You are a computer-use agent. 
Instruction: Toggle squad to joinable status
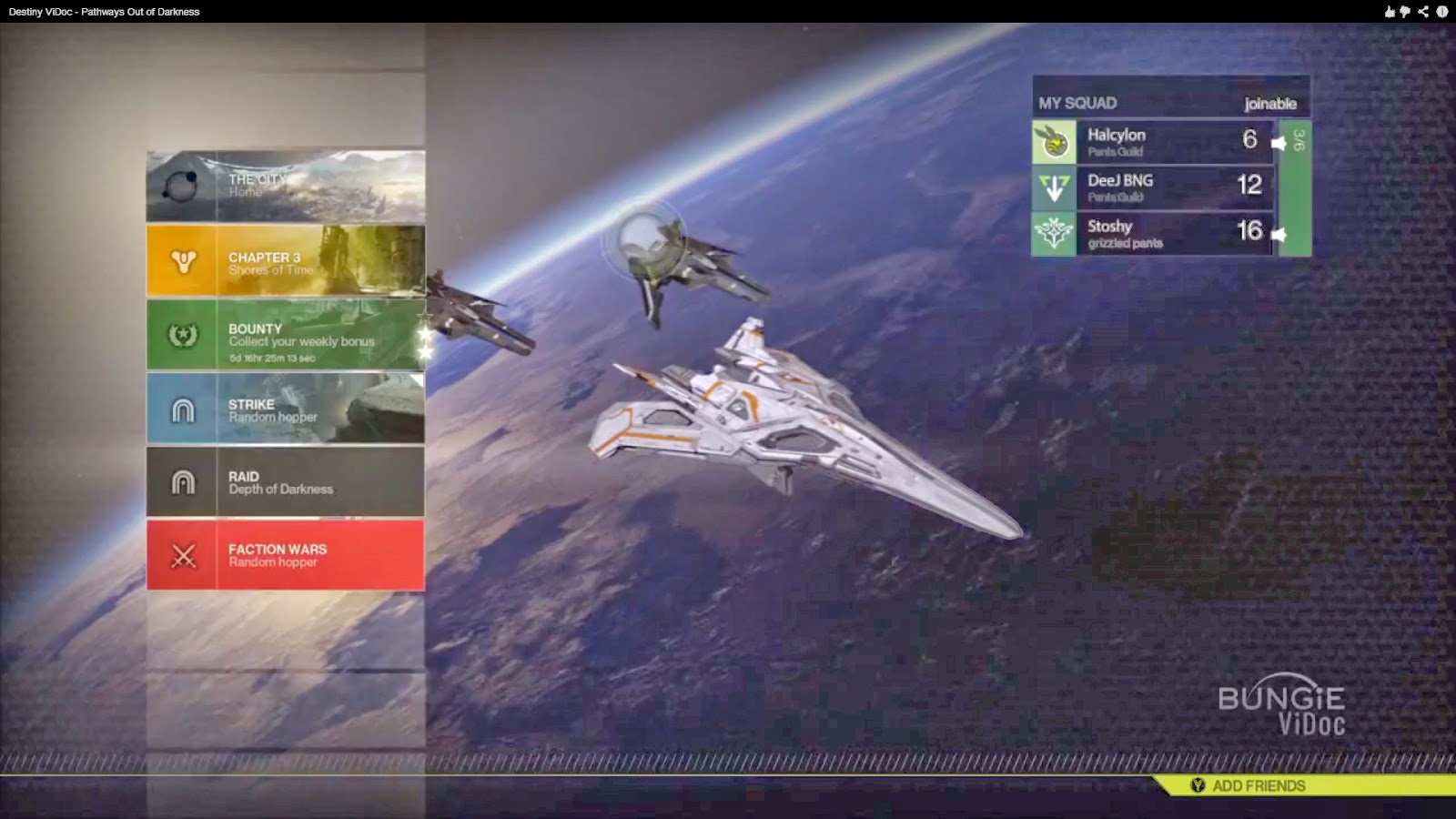[1271, 103]
